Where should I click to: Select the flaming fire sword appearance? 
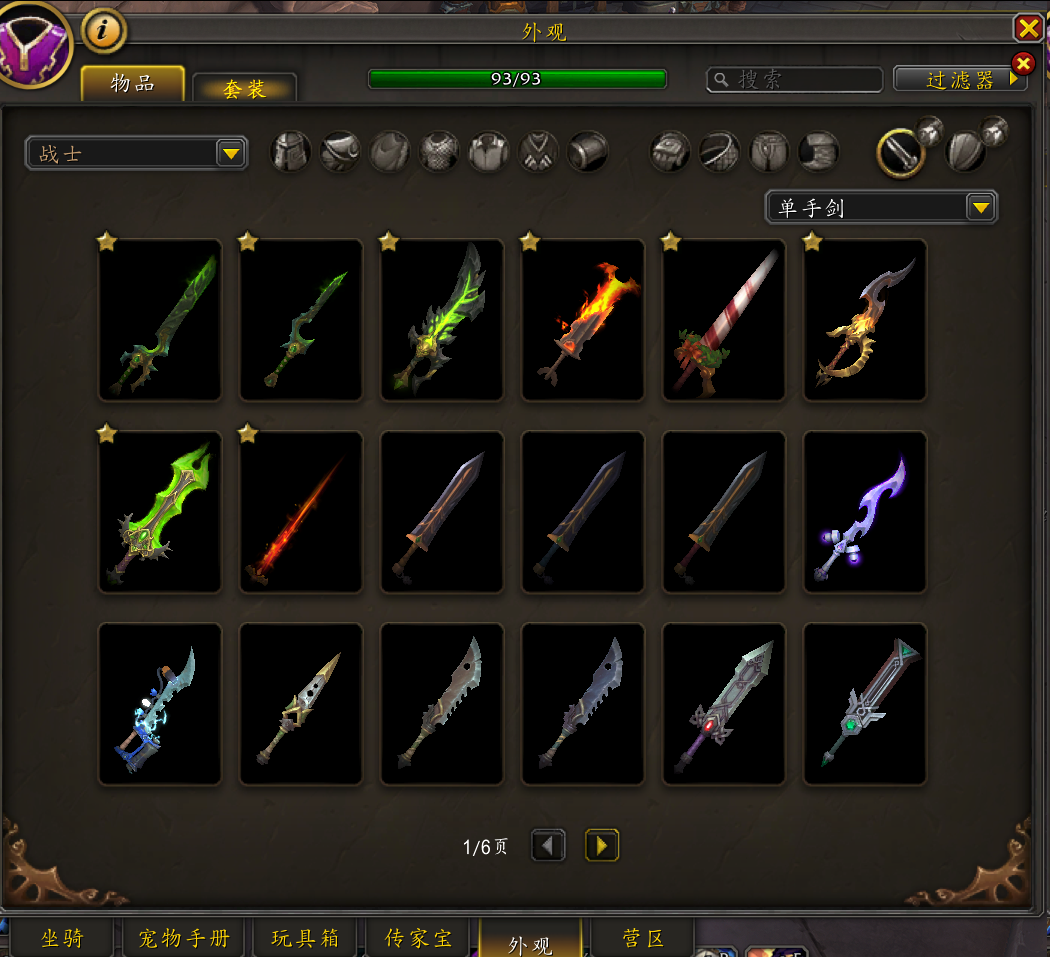coord(583,320)
